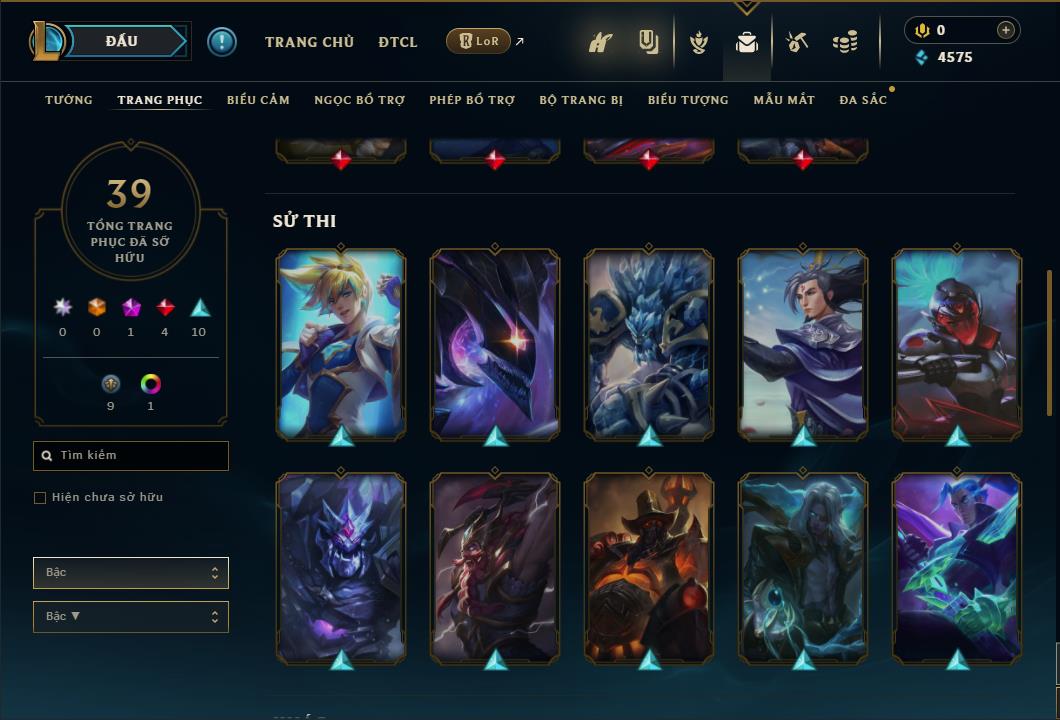Open the TRANG CHỦ home page

(x=309, y=42)
